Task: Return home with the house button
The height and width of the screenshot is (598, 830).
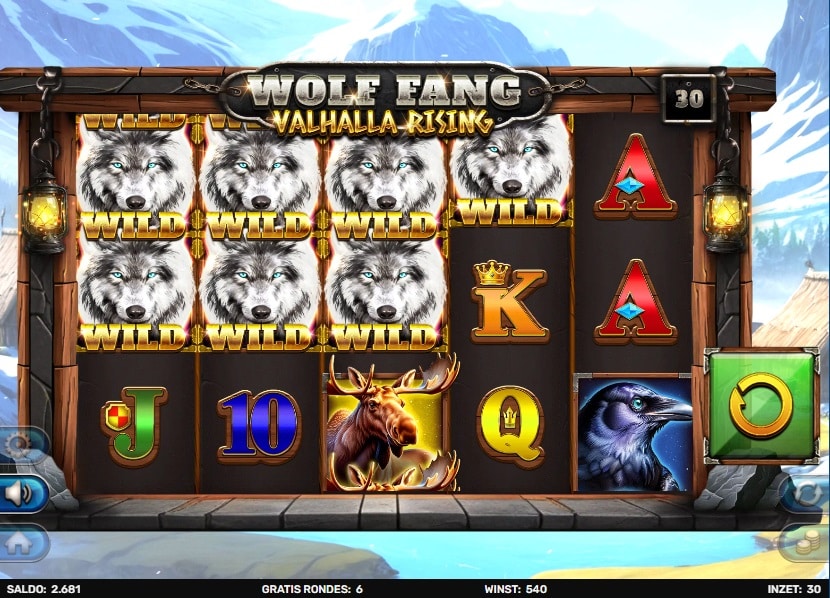Action: (x=18, y=541)
